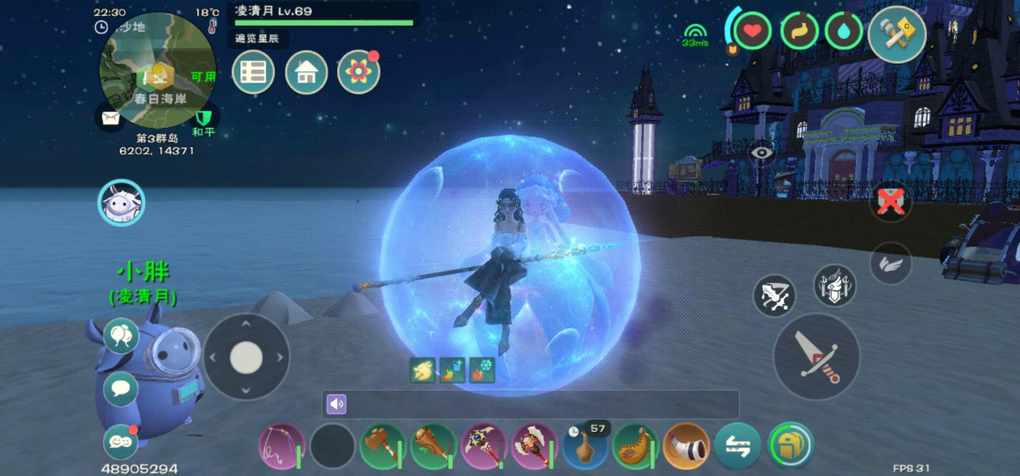The width and height of the screenshot is (1020, 476).
Task: Open the list menu button
Action: pyautogui.click(x=254, y=72)
